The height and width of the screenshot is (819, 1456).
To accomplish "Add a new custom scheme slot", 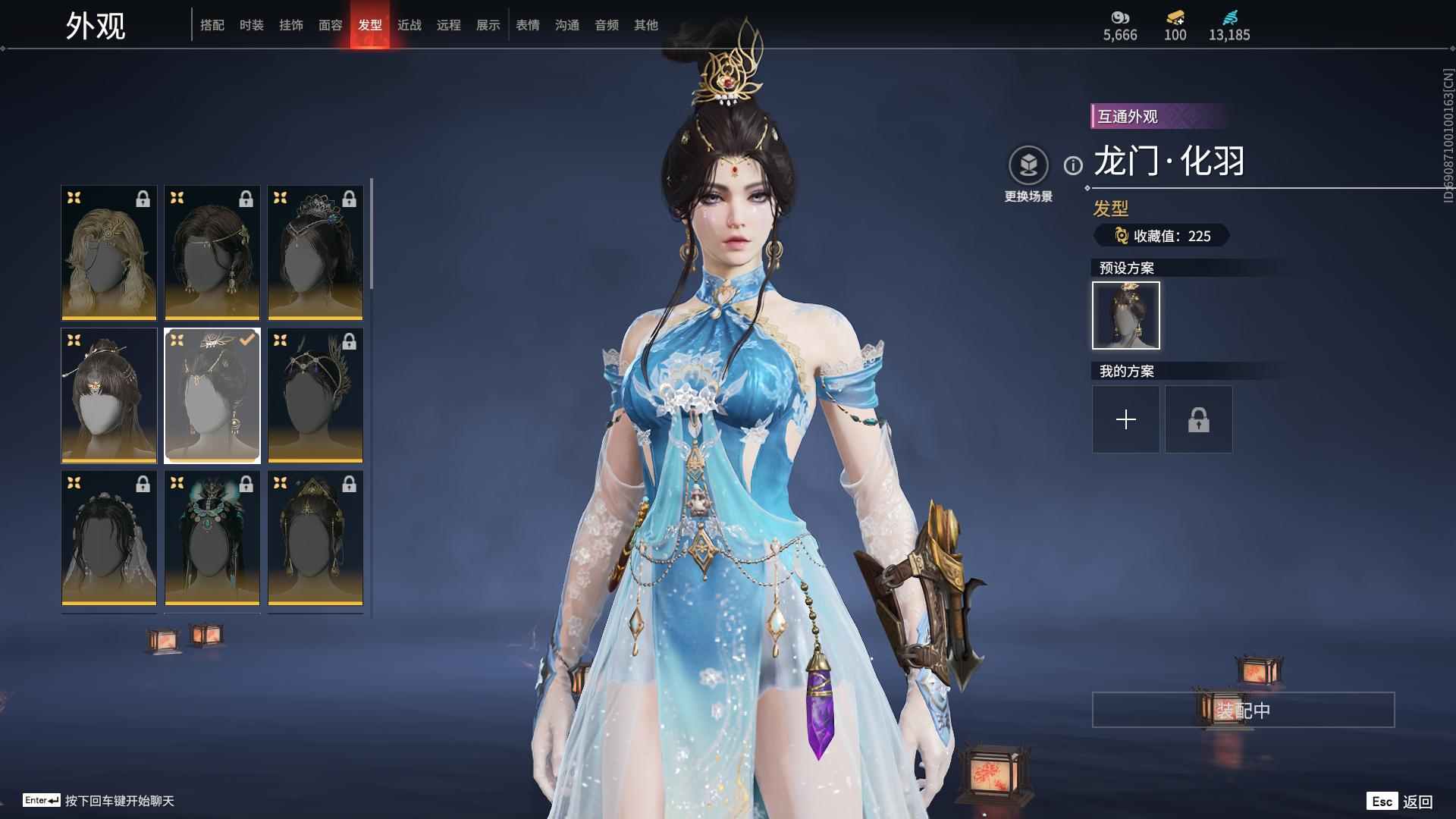I will 1125,419.
